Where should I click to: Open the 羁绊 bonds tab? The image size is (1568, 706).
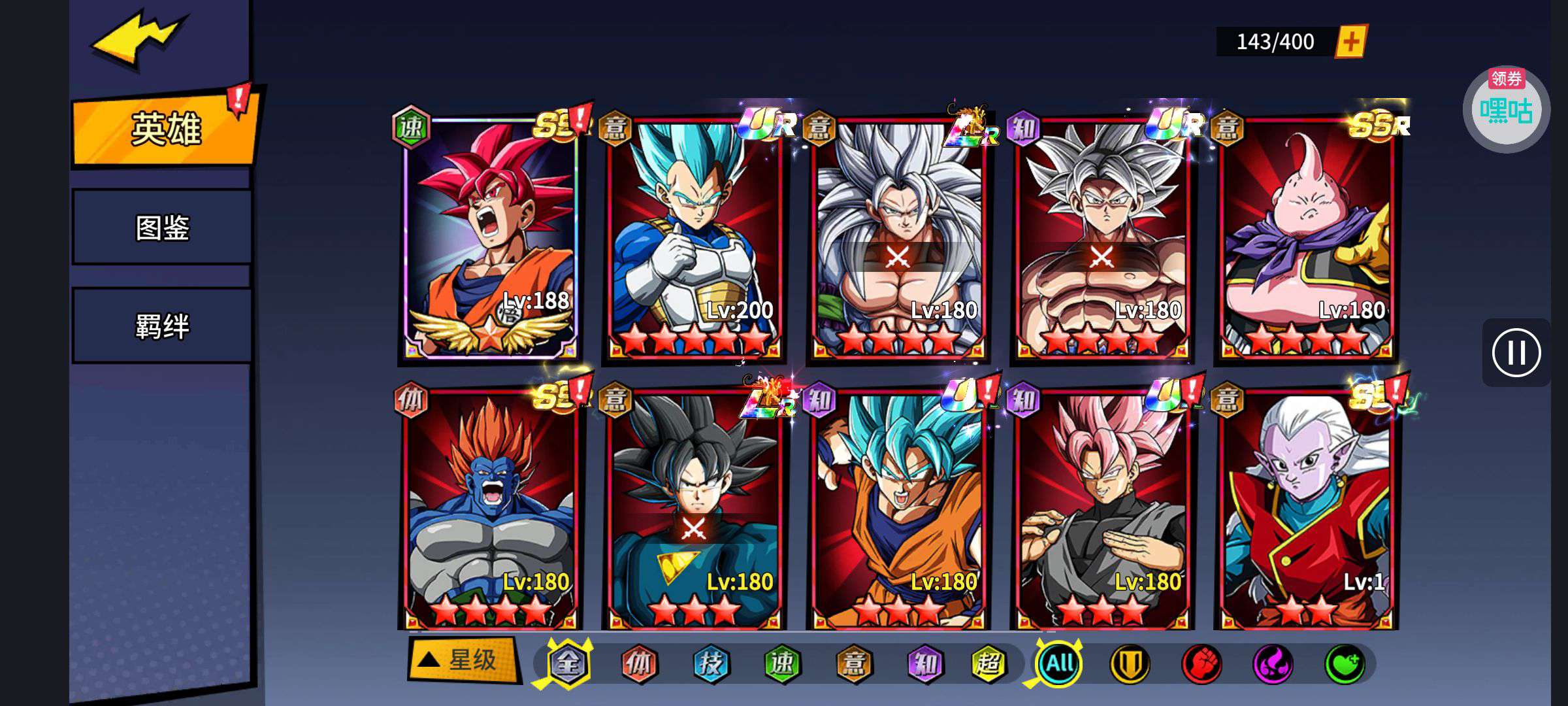pos(162,326)
